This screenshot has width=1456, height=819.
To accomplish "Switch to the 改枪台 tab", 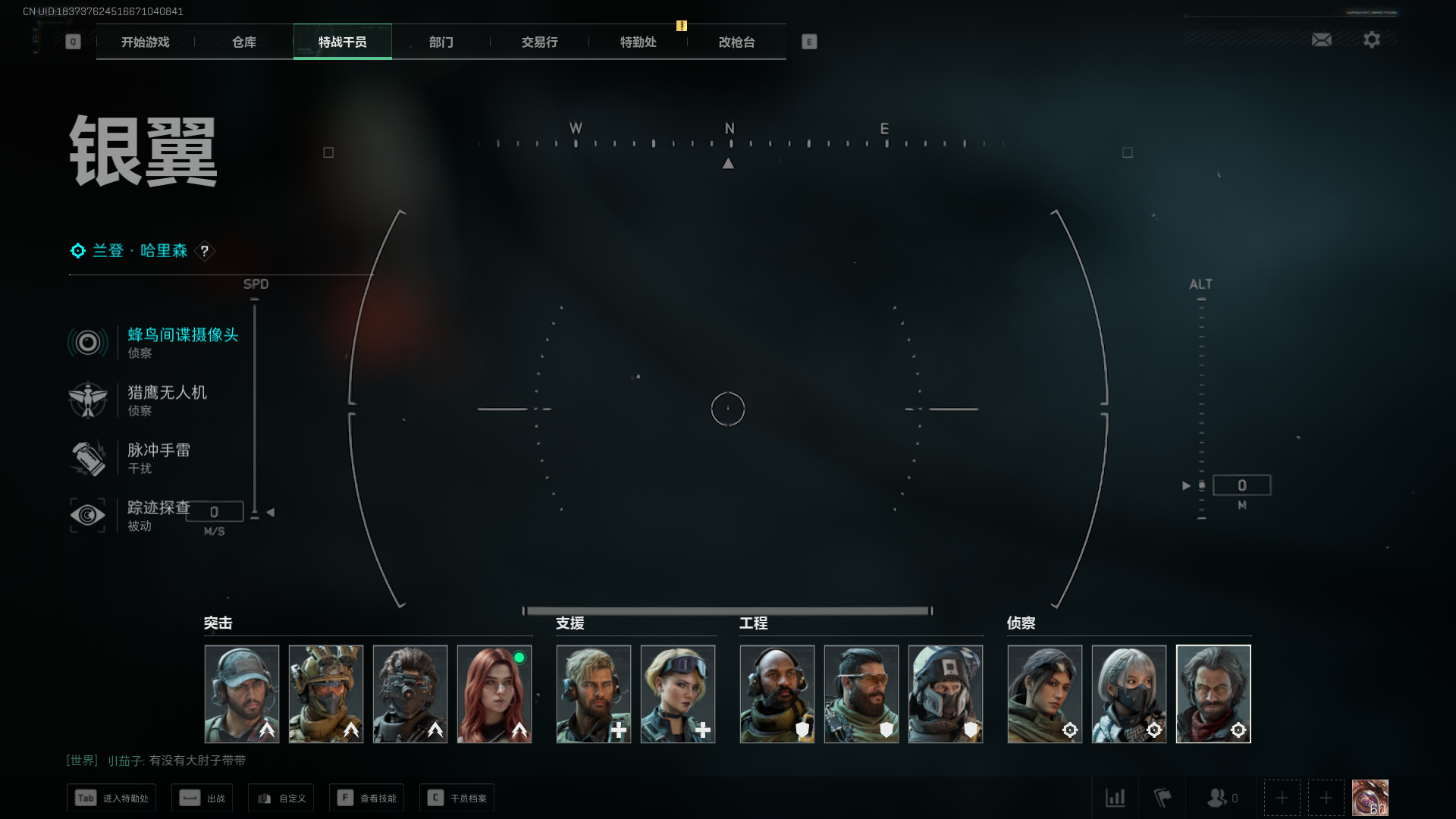I will pos(736,42).
